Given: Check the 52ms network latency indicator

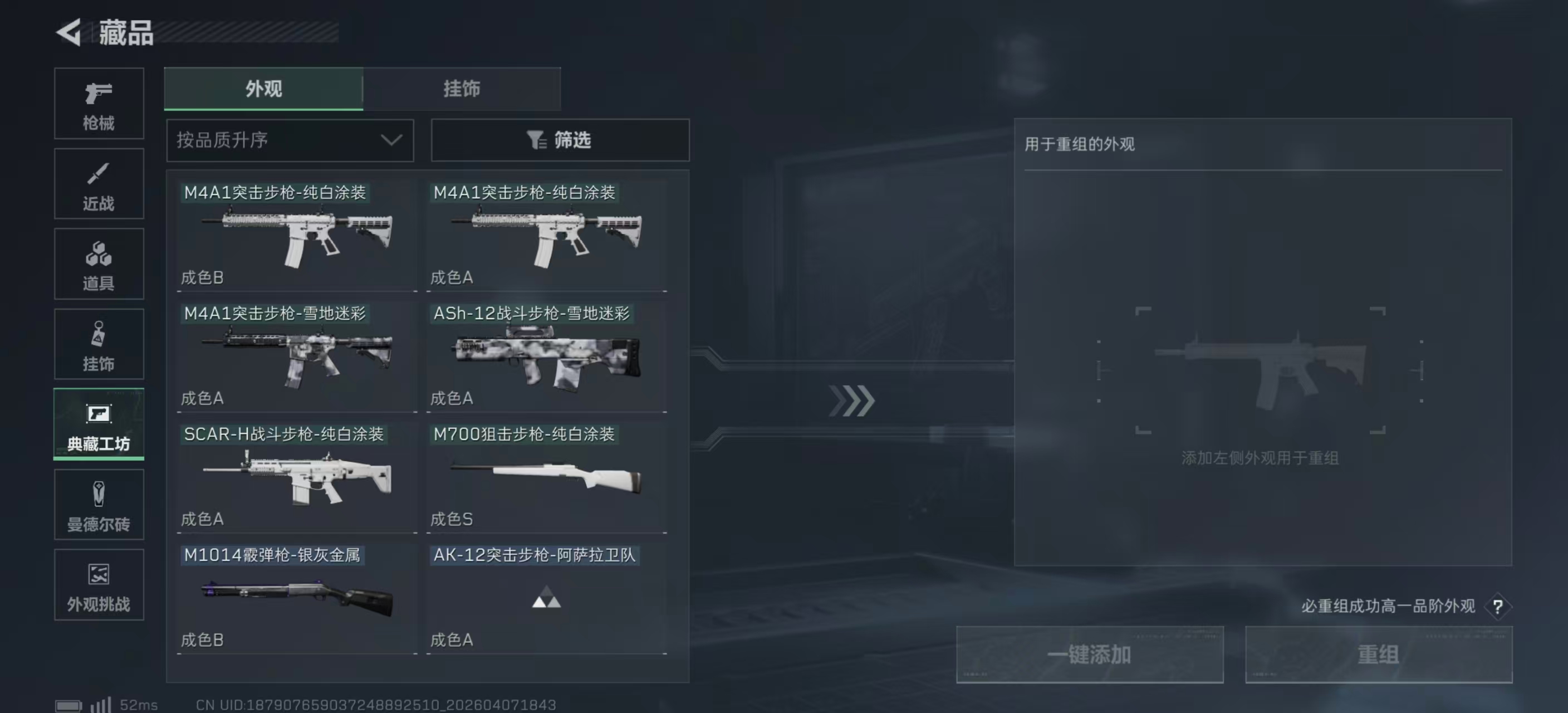Looking at the screenshot, I should 138,704.
